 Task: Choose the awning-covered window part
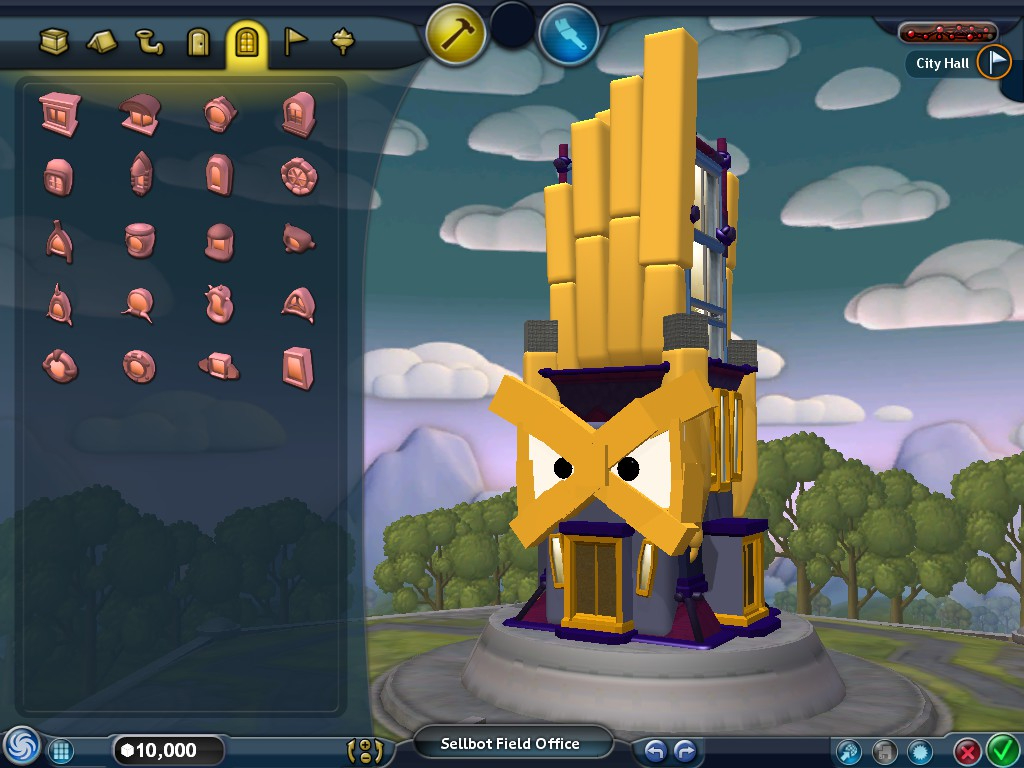pos(139,113)
